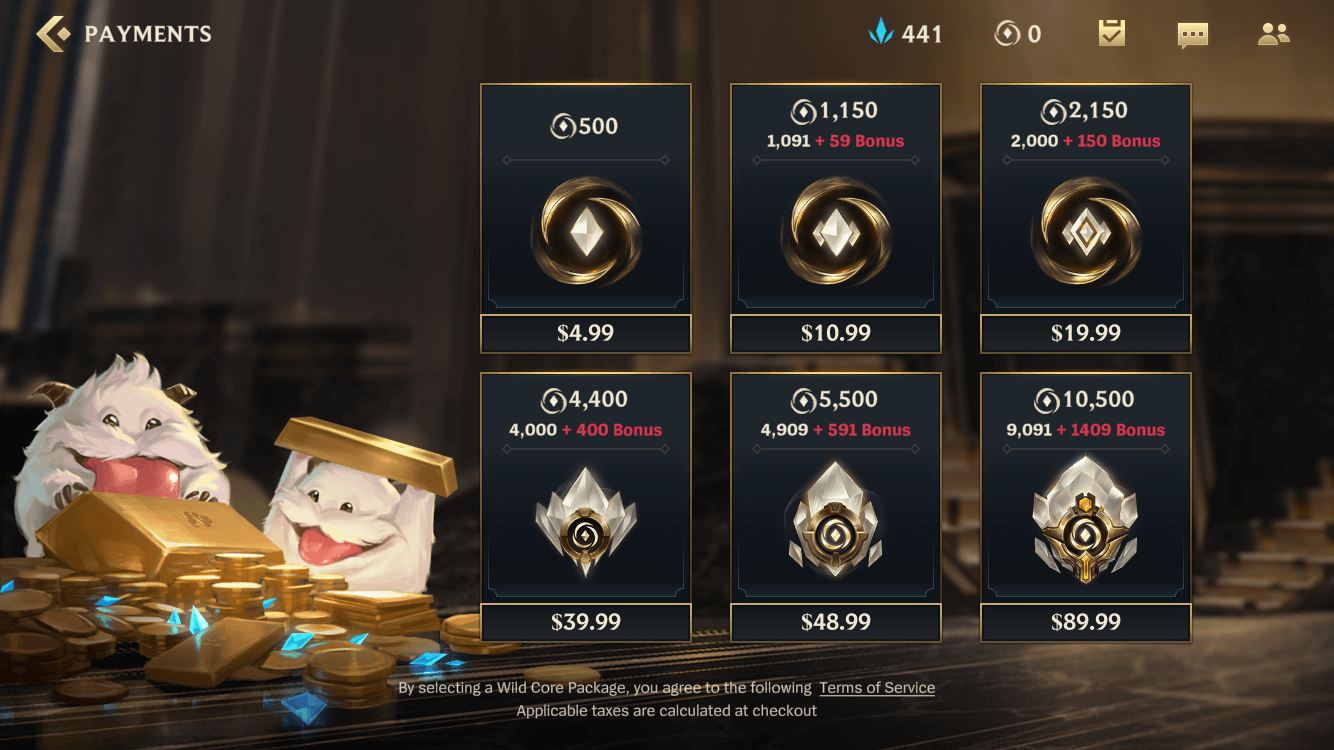Buy 4,400 Wild Cores for $39.99
1334x750 pixels.
[x=585, y=622]
